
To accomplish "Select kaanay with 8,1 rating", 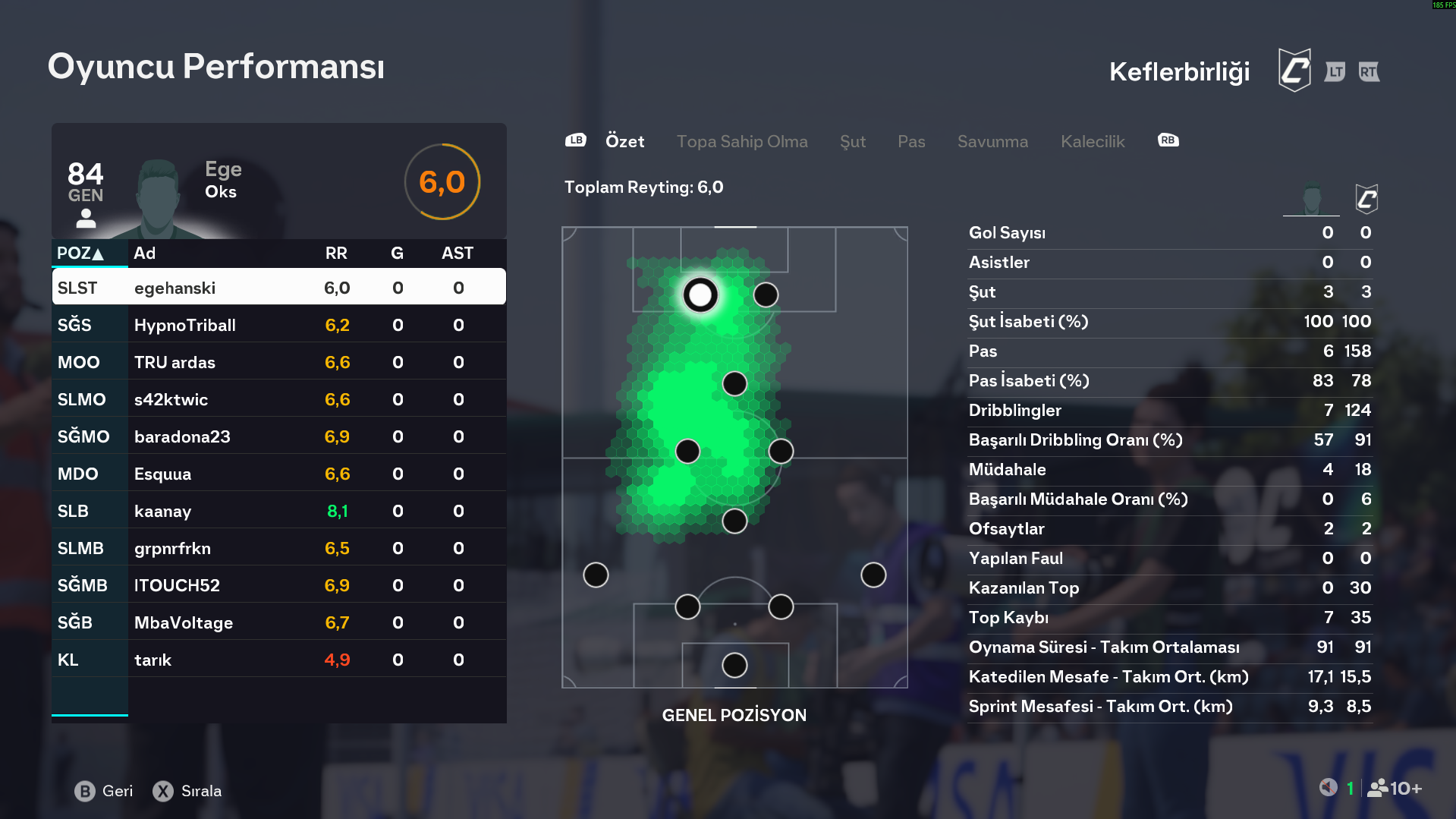I will click(278, 511).
